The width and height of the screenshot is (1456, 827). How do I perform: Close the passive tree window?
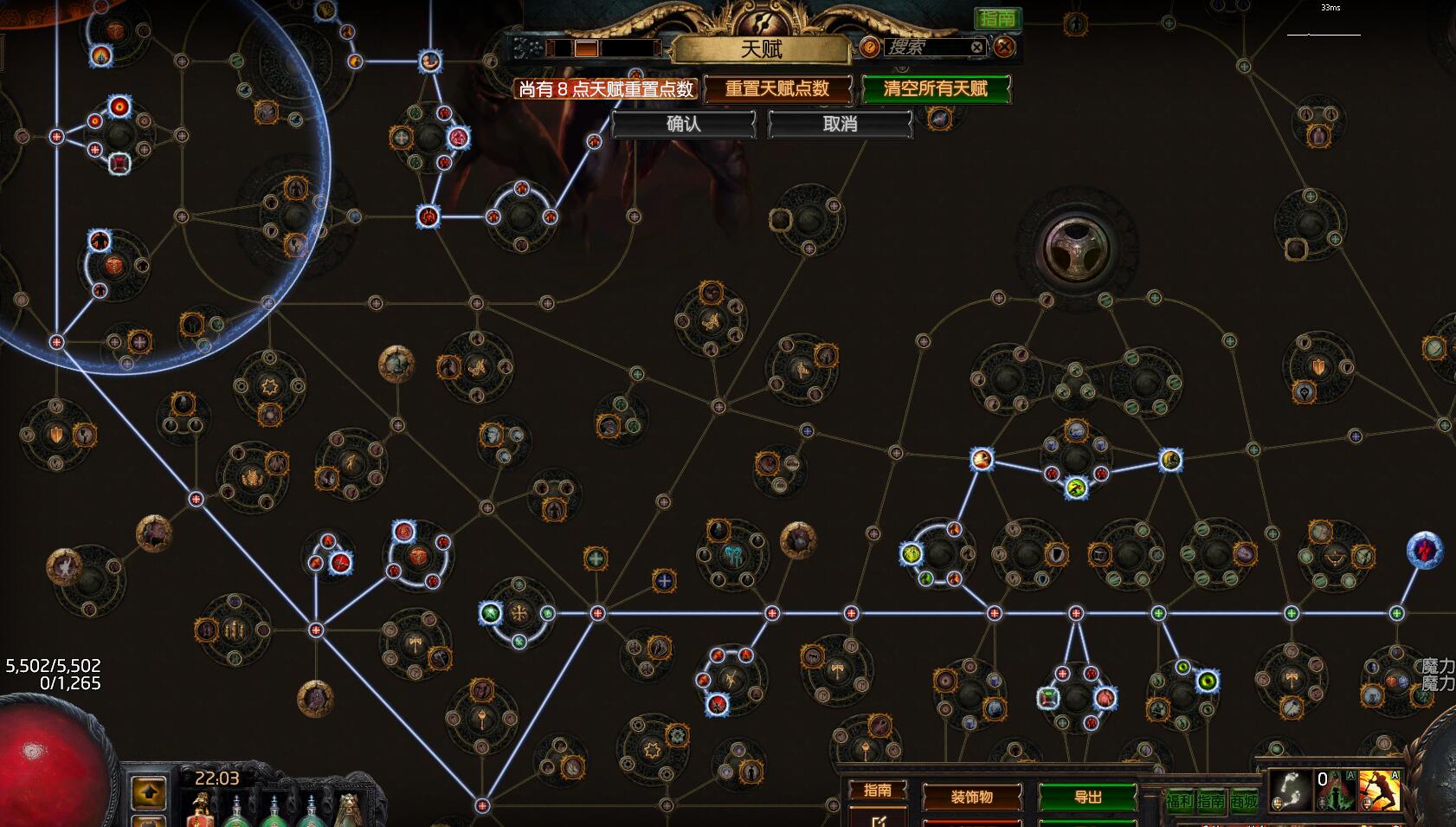click(x=1004, y=47)
